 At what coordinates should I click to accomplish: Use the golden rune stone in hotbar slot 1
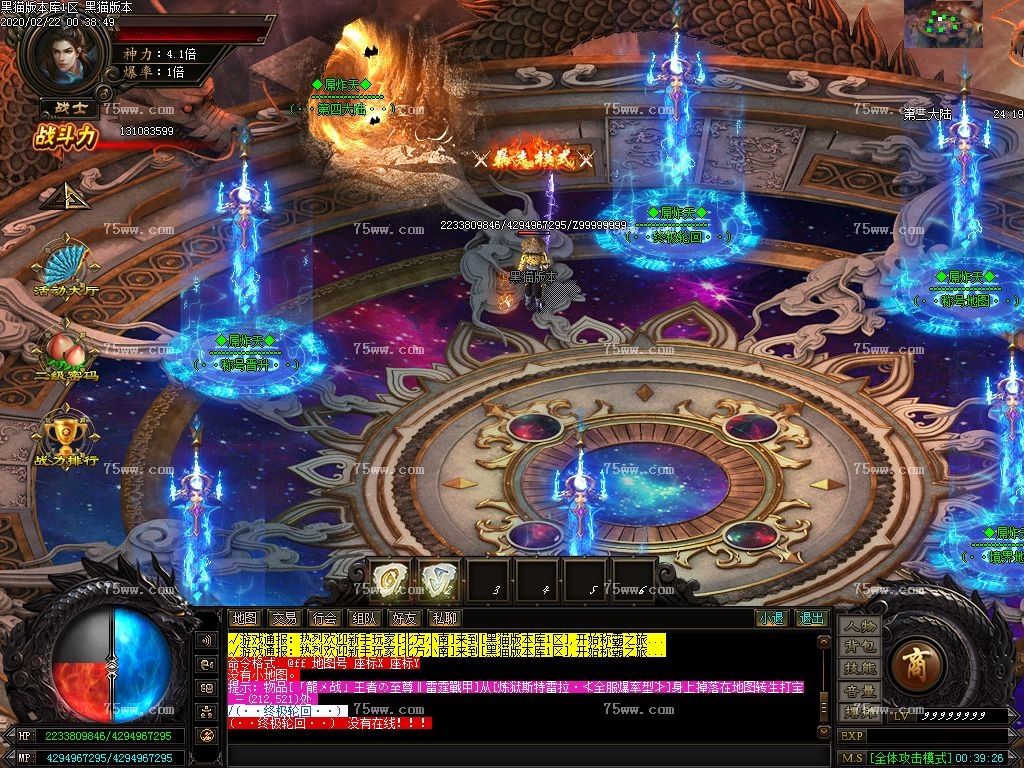pyautogui.click(x=391, y=579)
